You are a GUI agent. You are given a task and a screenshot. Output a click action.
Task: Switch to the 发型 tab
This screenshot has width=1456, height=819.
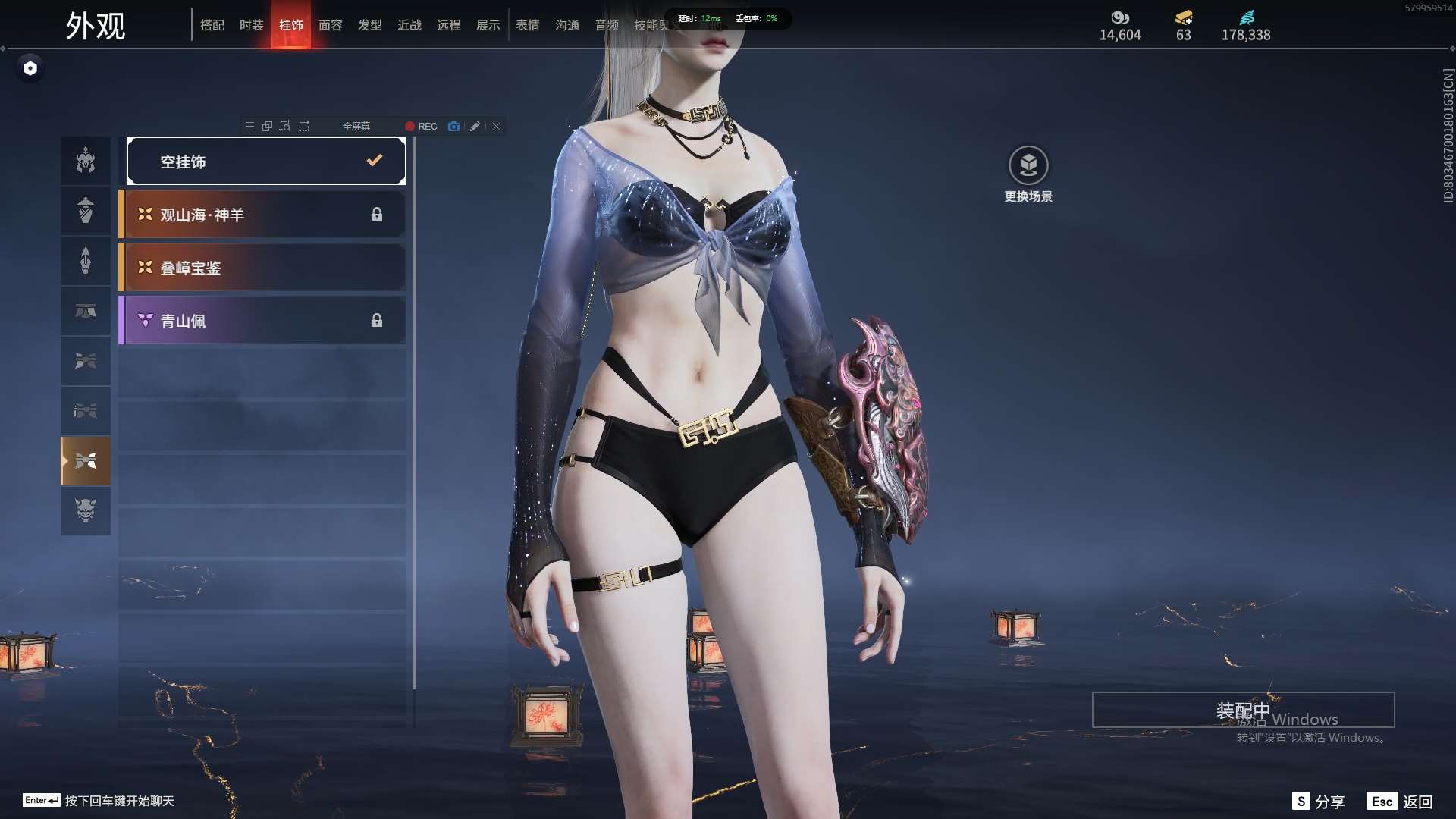point(370,25)
